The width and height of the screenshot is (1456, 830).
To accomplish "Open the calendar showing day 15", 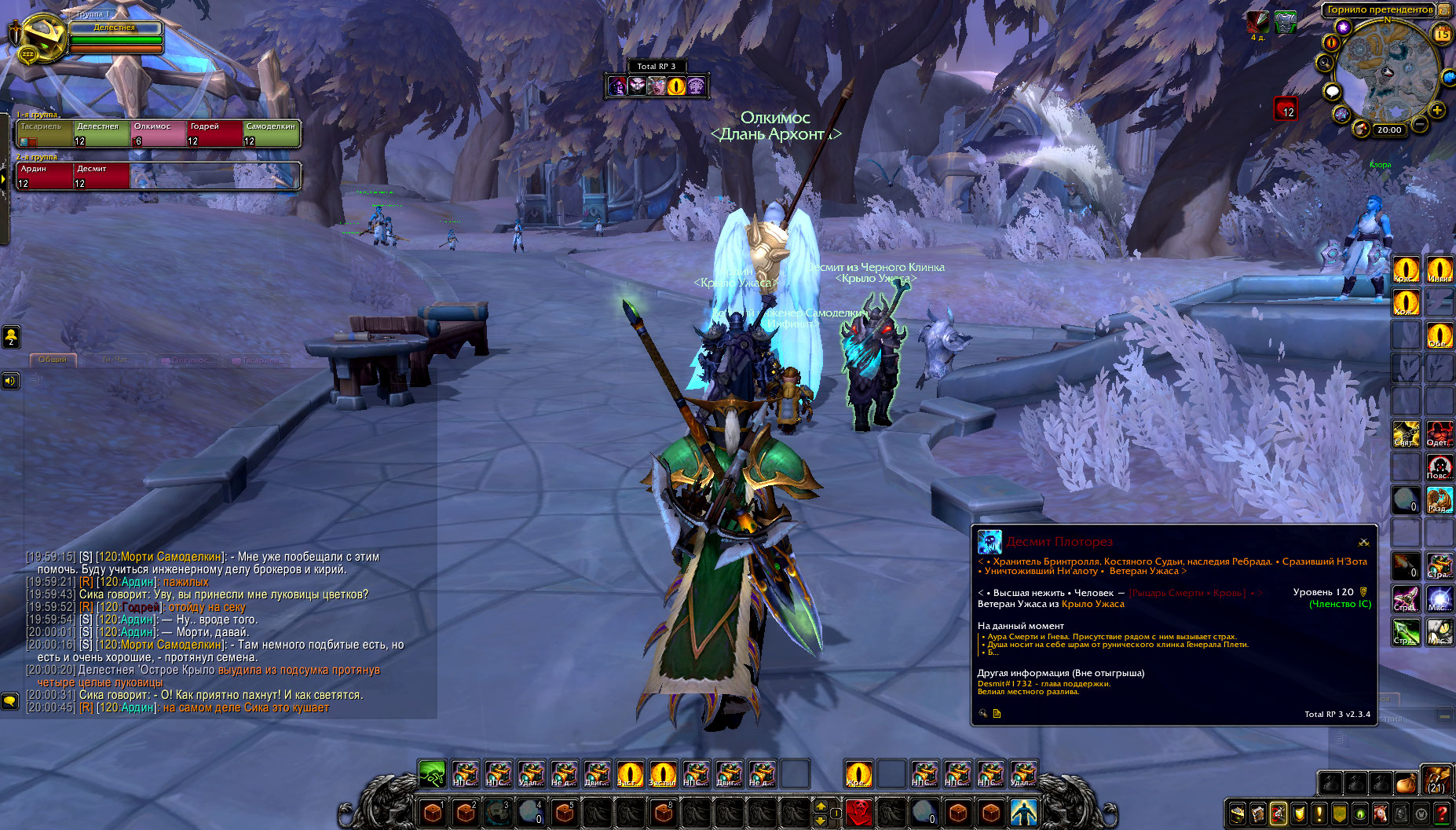I will (x=1443, y=34).
